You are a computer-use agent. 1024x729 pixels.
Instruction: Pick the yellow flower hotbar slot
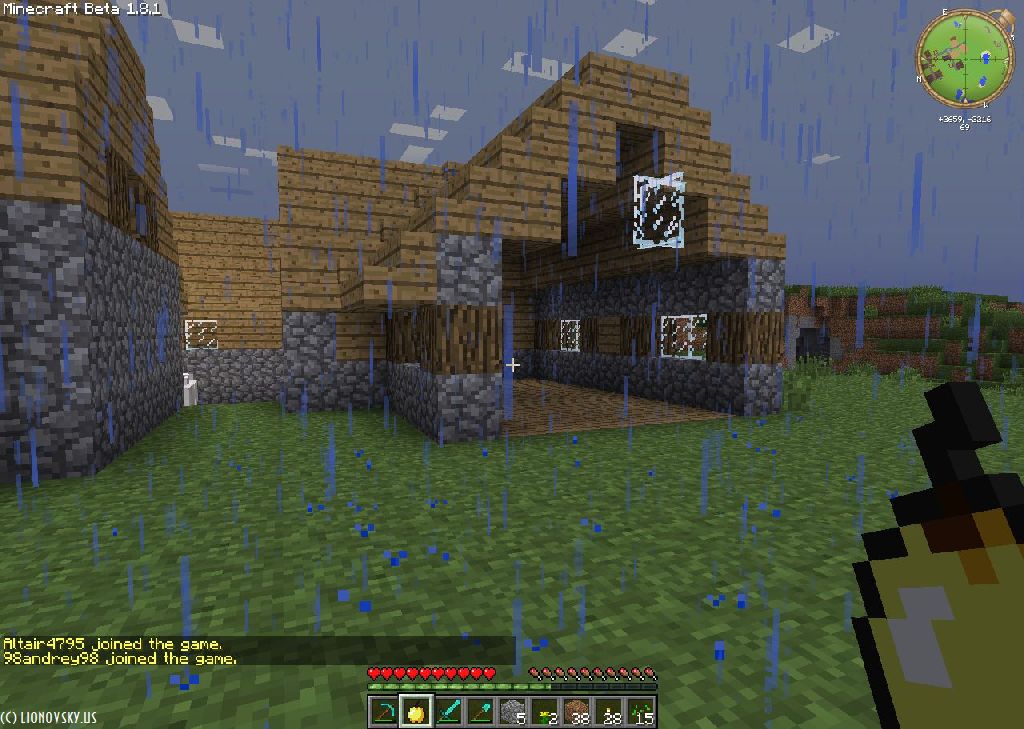(545, 712)
